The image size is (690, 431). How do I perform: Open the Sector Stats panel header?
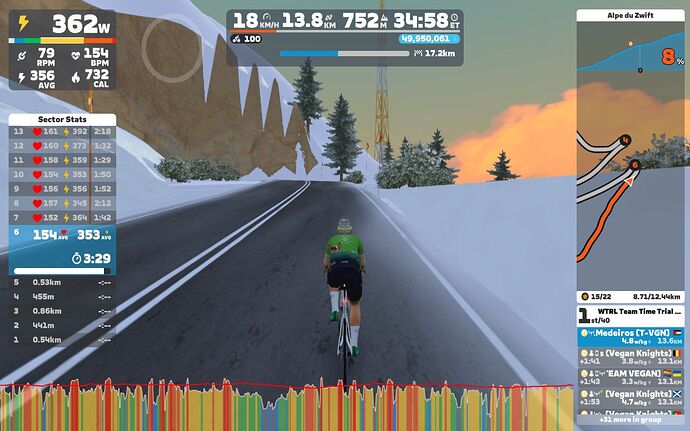pos(62,119)
